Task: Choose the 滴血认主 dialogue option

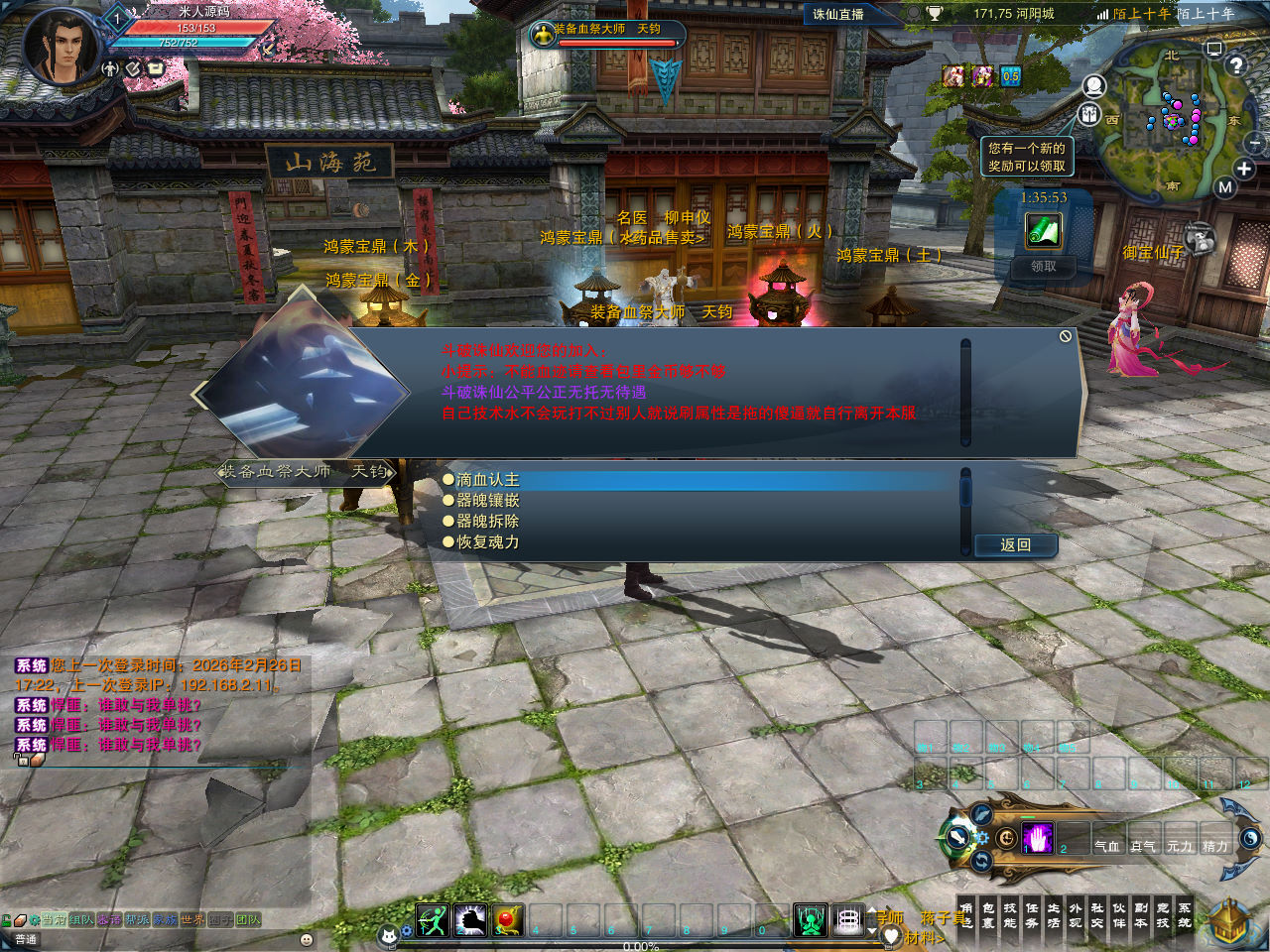Action: (x=487, y=480)
